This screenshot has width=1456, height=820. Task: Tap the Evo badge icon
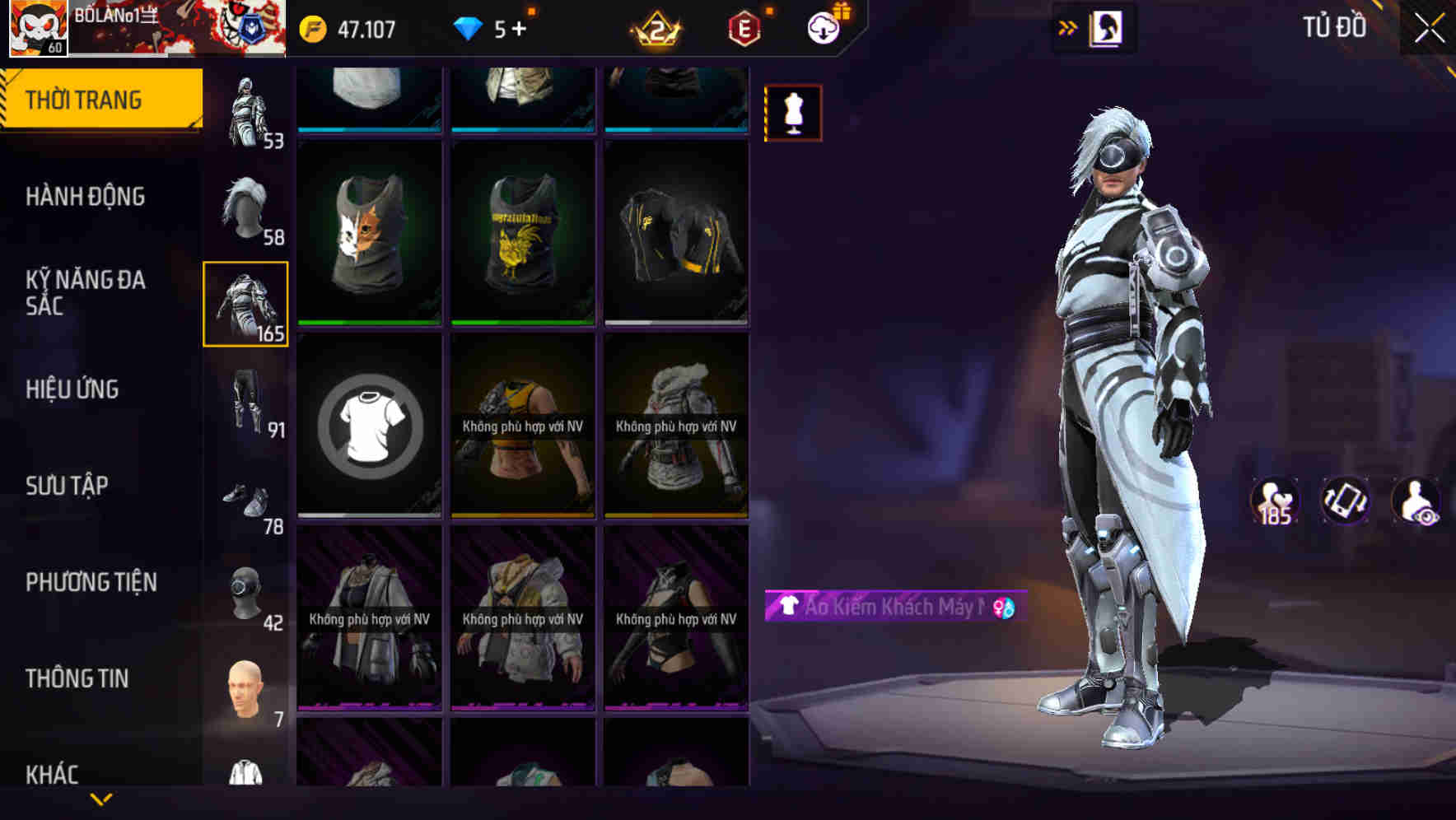(x=742, y=27)
